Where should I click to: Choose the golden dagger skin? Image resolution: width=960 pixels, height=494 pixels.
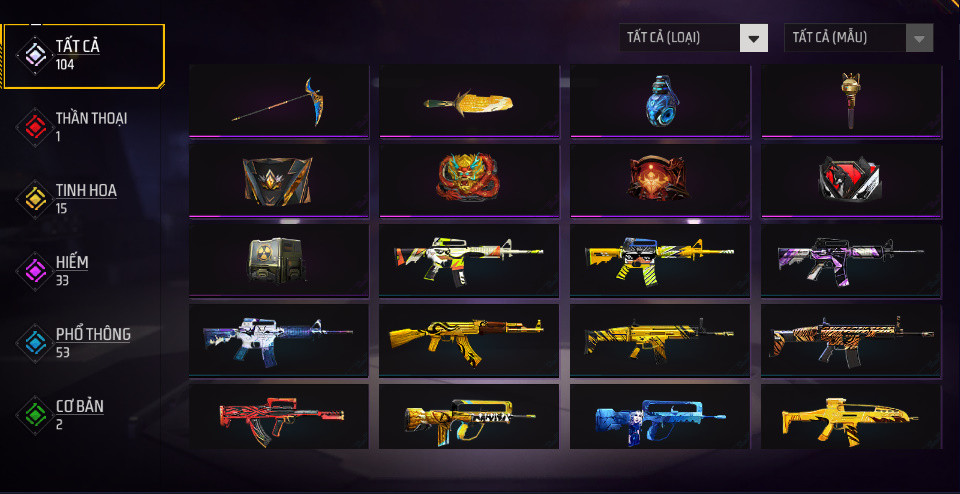(469, 100)
